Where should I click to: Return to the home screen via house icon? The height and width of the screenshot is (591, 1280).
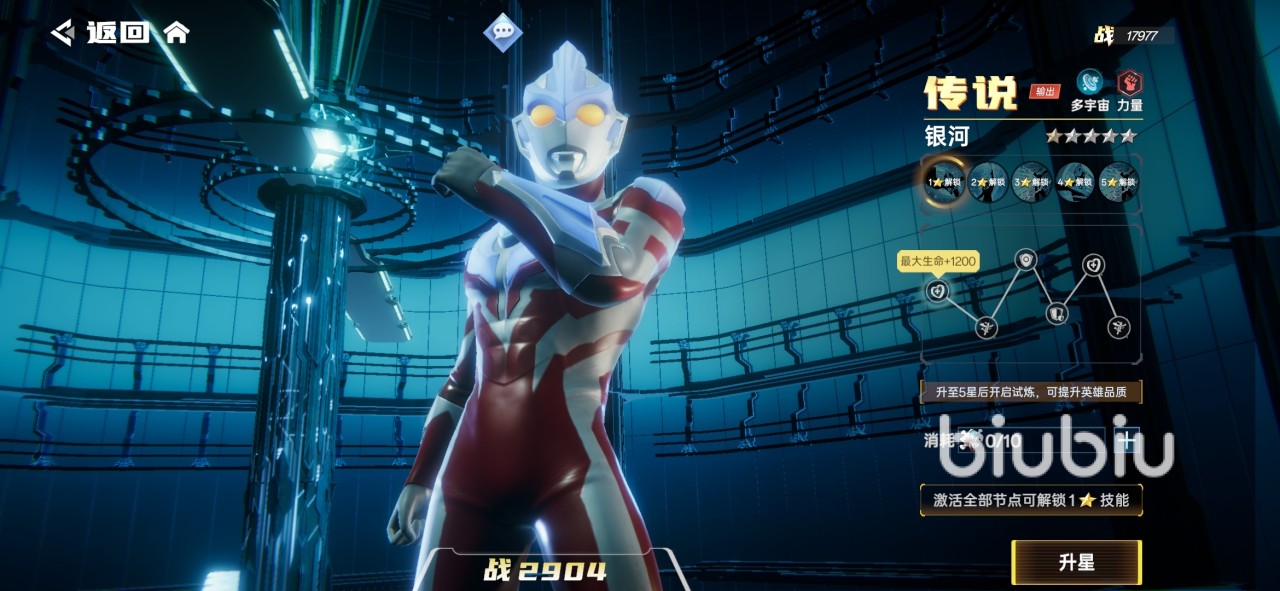click(x=176, y=32)
